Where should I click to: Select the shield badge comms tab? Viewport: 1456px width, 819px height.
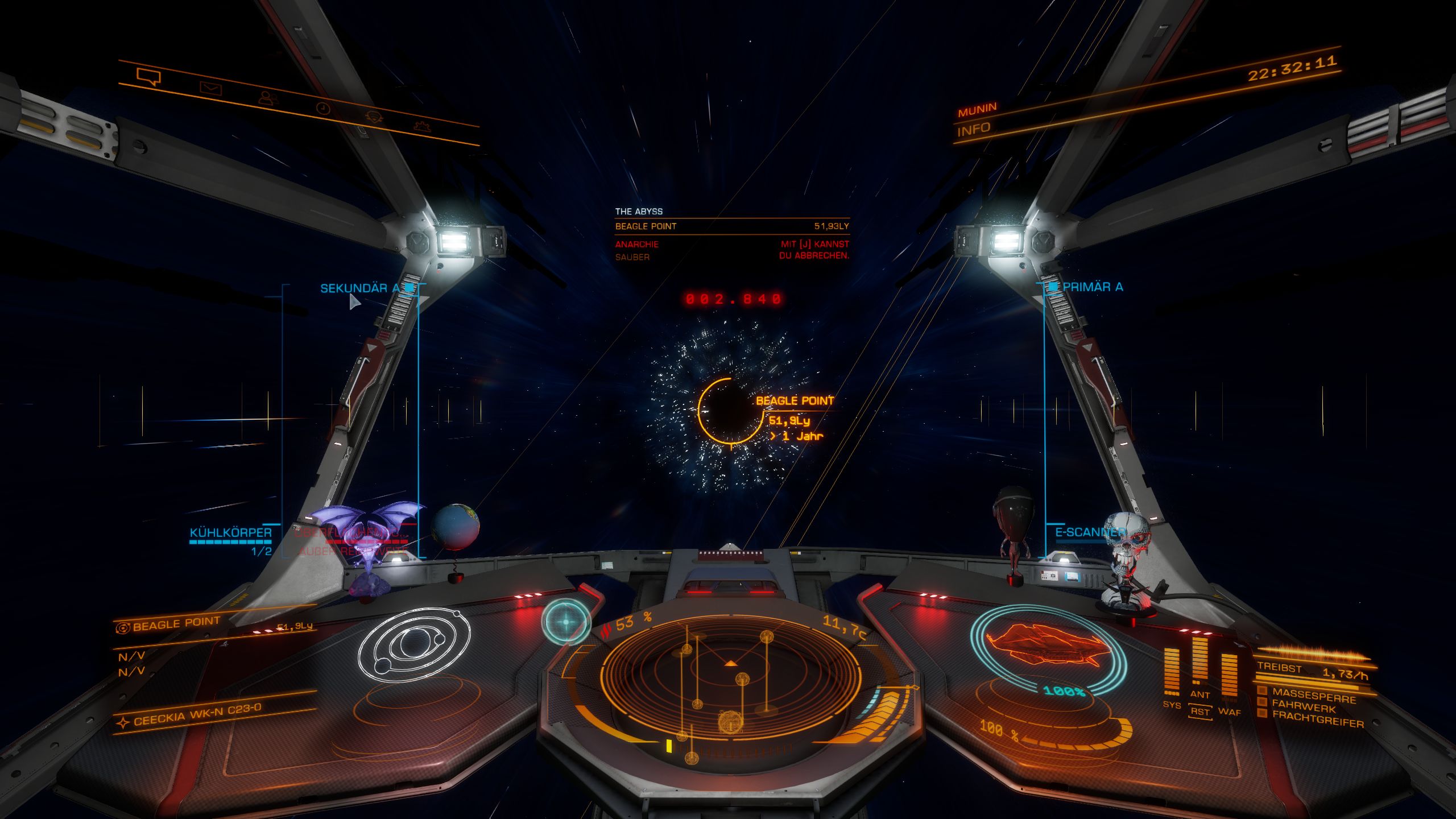tap(374, 117)
